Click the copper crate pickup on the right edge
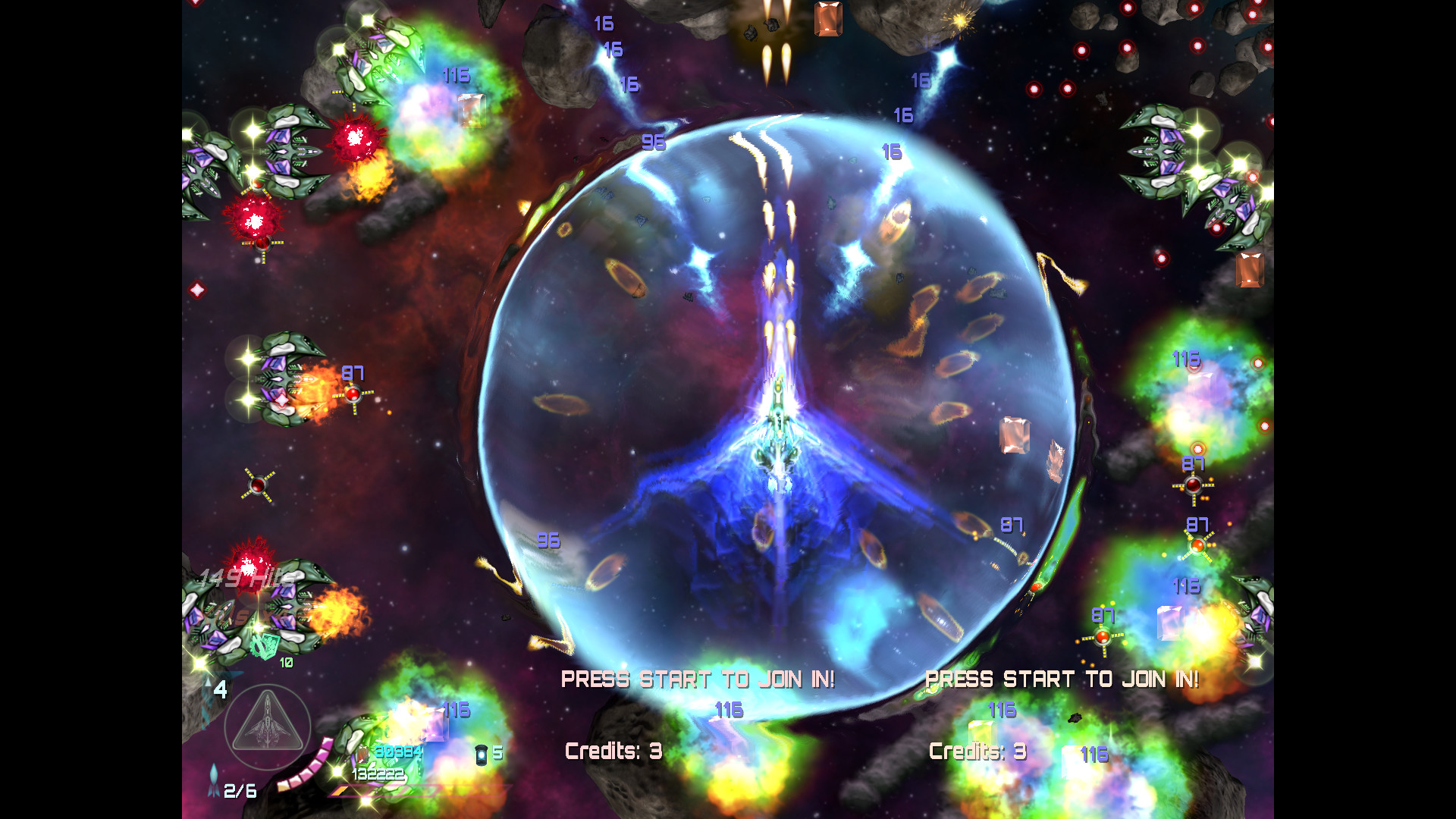 click(x=1249, y=271)
